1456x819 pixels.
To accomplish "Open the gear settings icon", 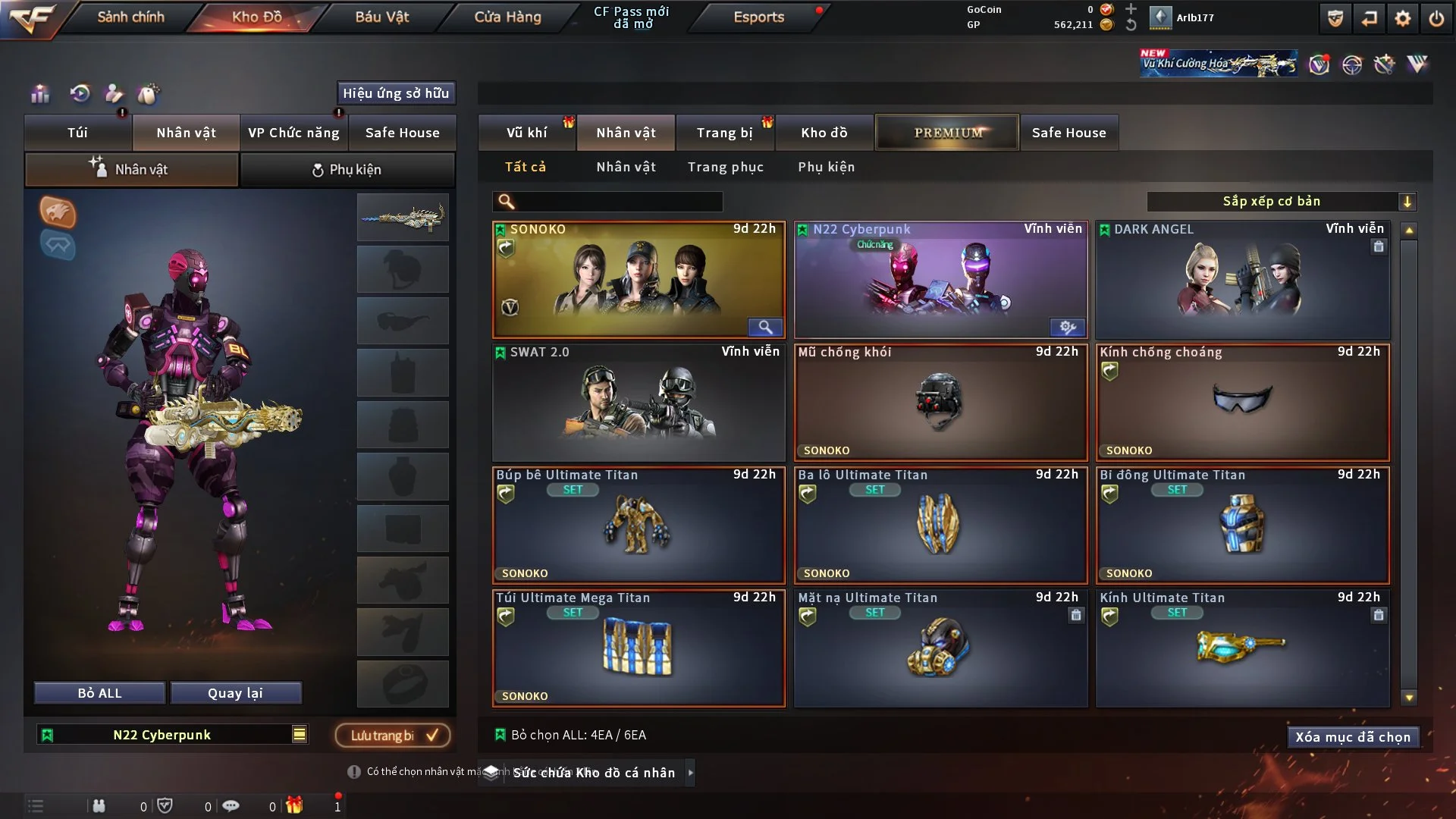I will click(1403, 18).
